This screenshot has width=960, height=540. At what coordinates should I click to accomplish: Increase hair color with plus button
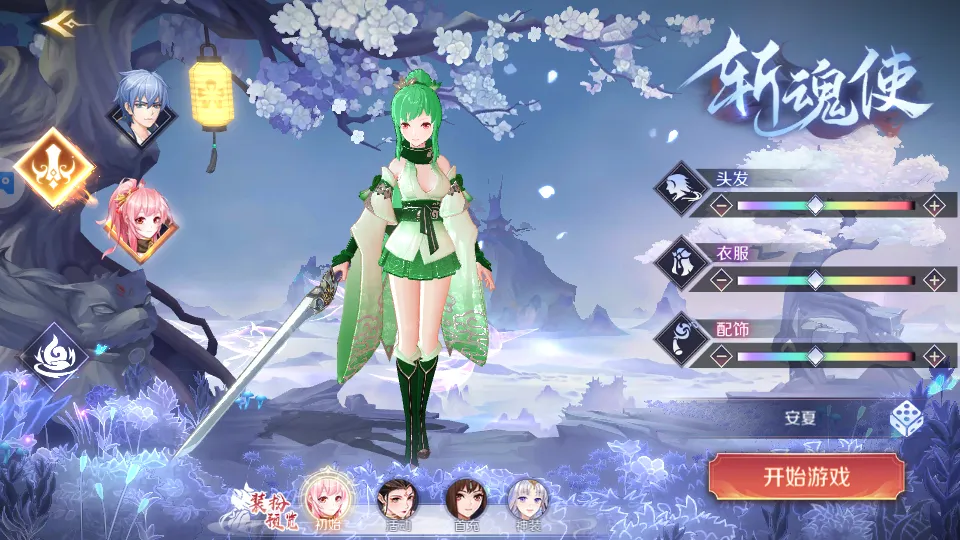click(934, 206)
